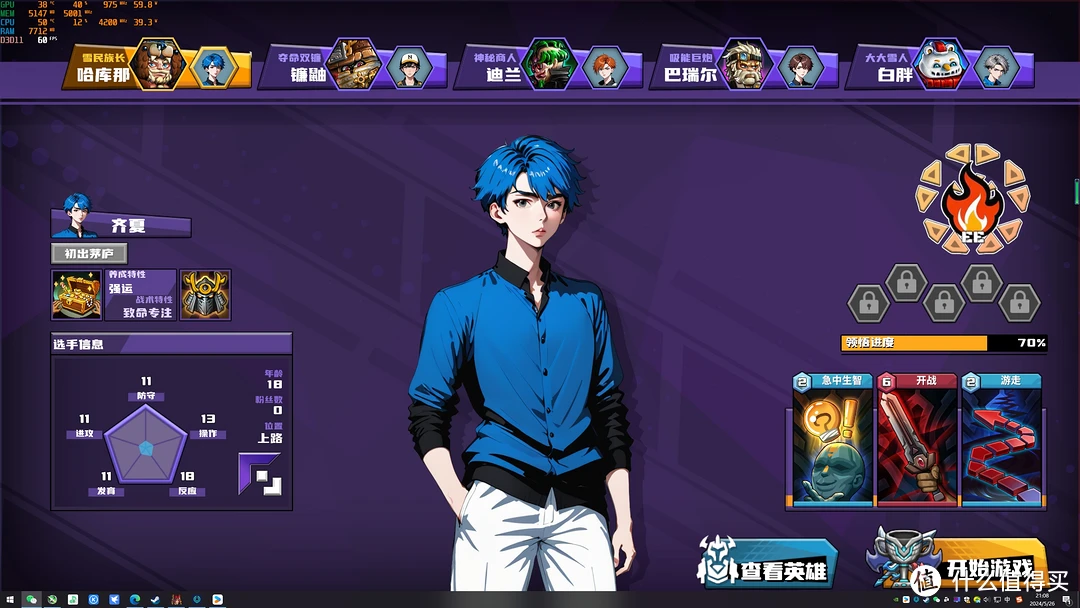Open 查看英雄 to view the hero

click(x=770, y=567)
